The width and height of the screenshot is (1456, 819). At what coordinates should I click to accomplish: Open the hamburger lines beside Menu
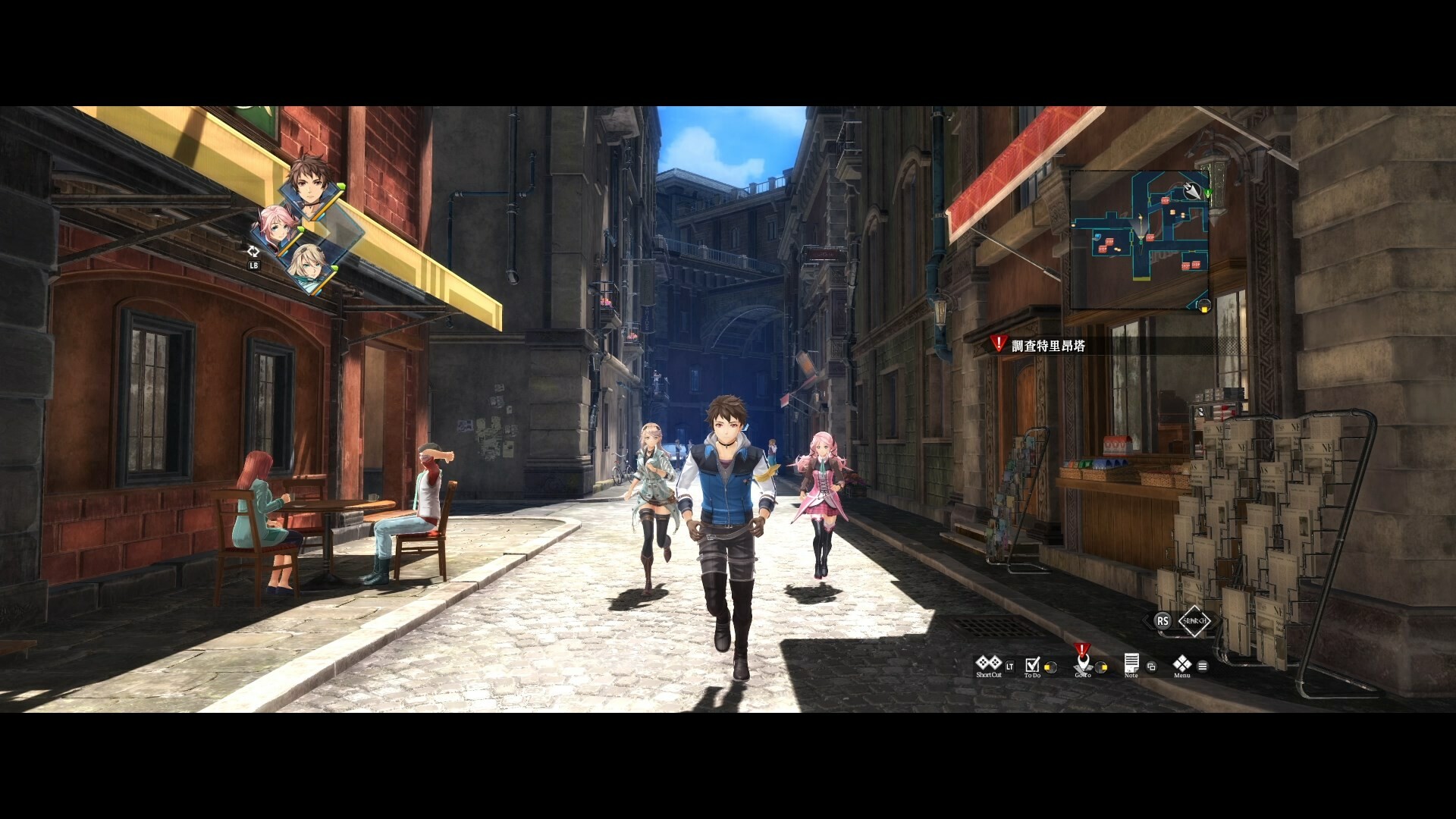coord(1203,667)
